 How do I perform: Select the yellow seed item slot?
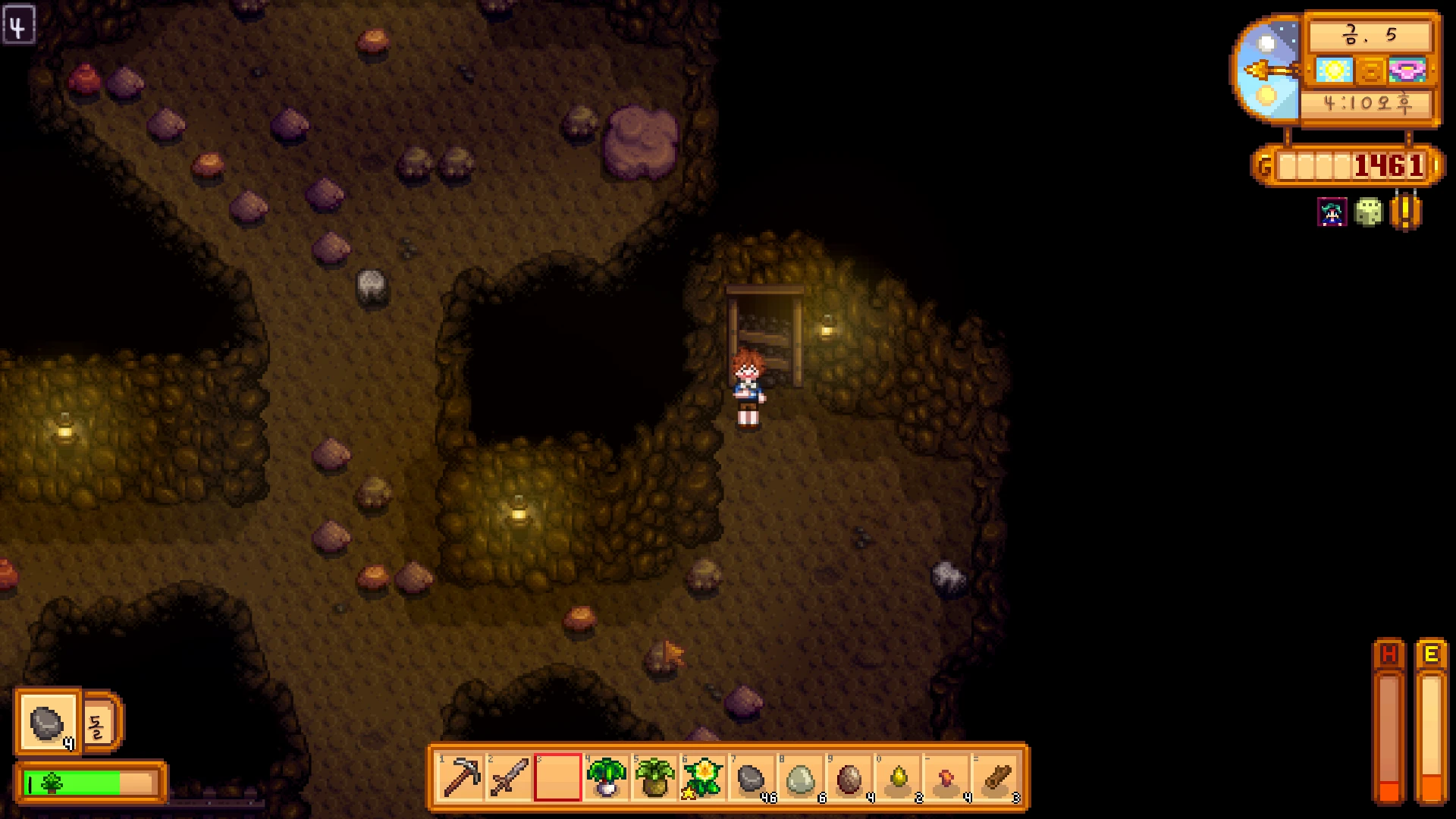(x=897, y=777)
